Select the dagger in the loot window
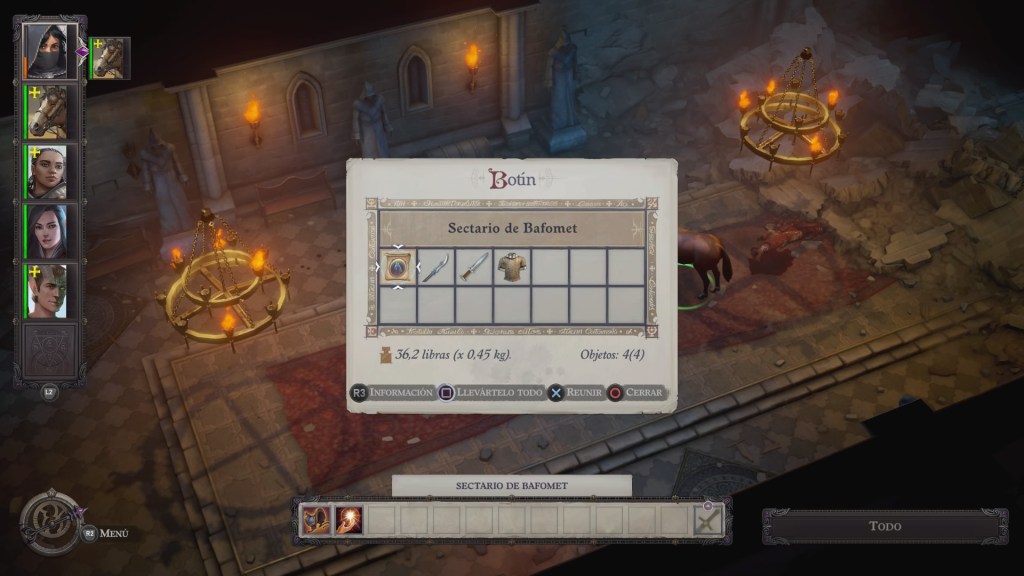Viewport: 1024px width, 576px height. coord(474,267)
